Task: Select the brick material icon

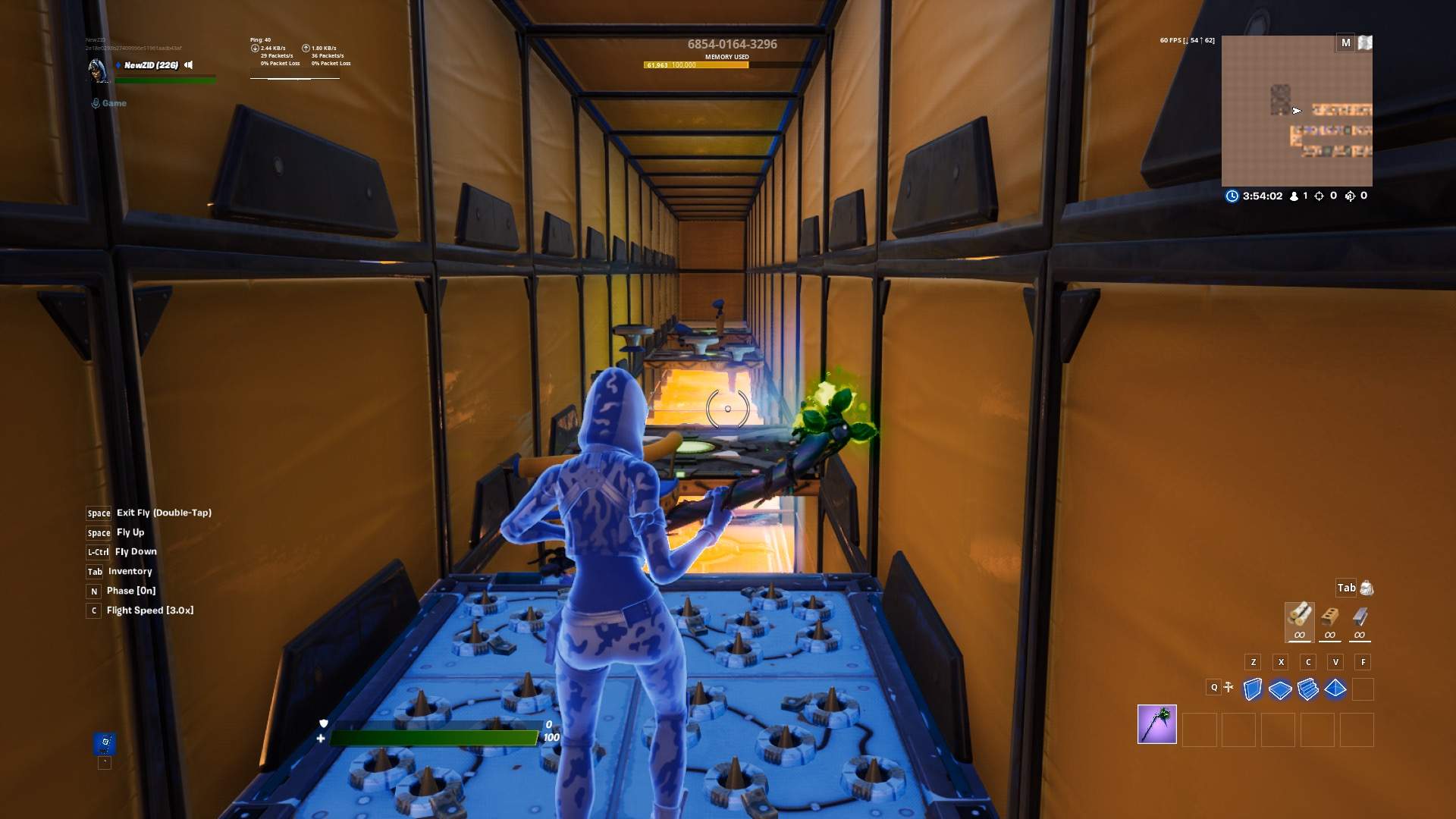Action: (x=1330, y=616)
